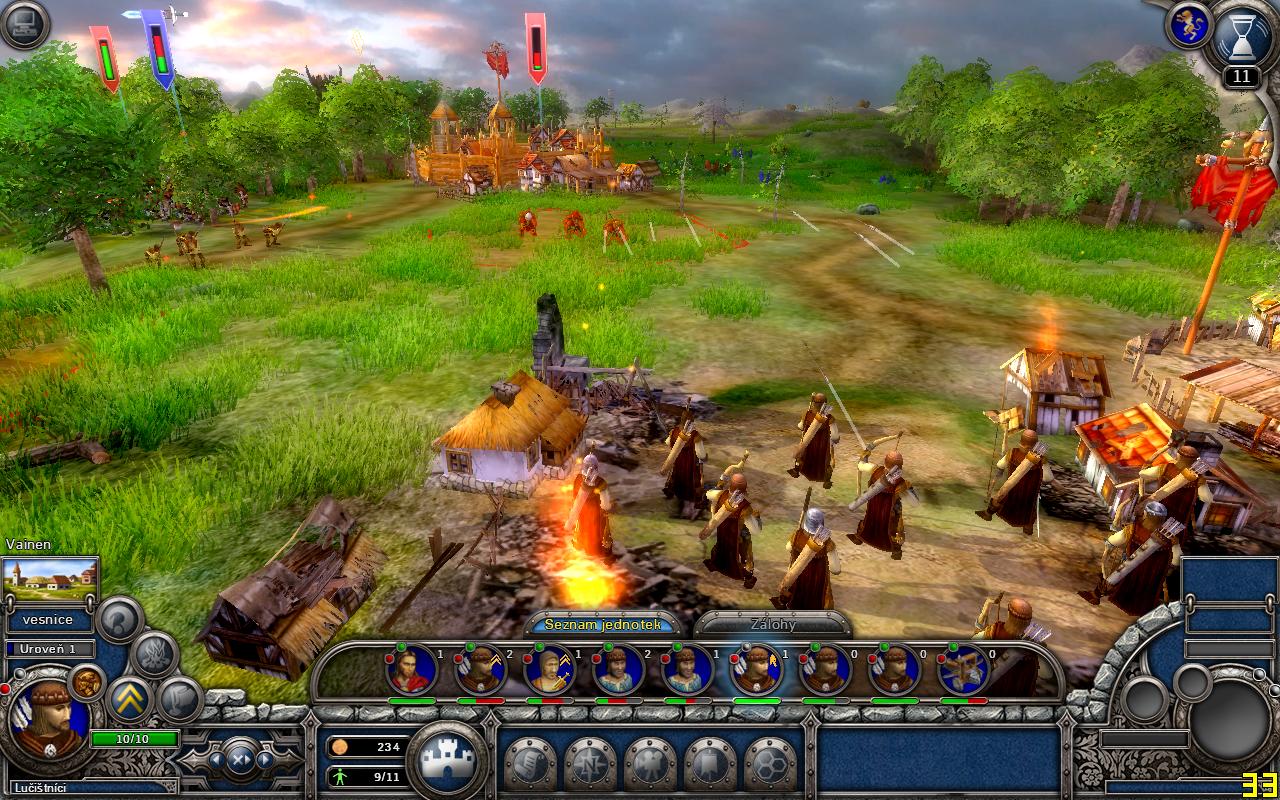This screenshot has height=800, width=1280.
Task: Select the next unit arrow
Action: (x=265, y=759)
